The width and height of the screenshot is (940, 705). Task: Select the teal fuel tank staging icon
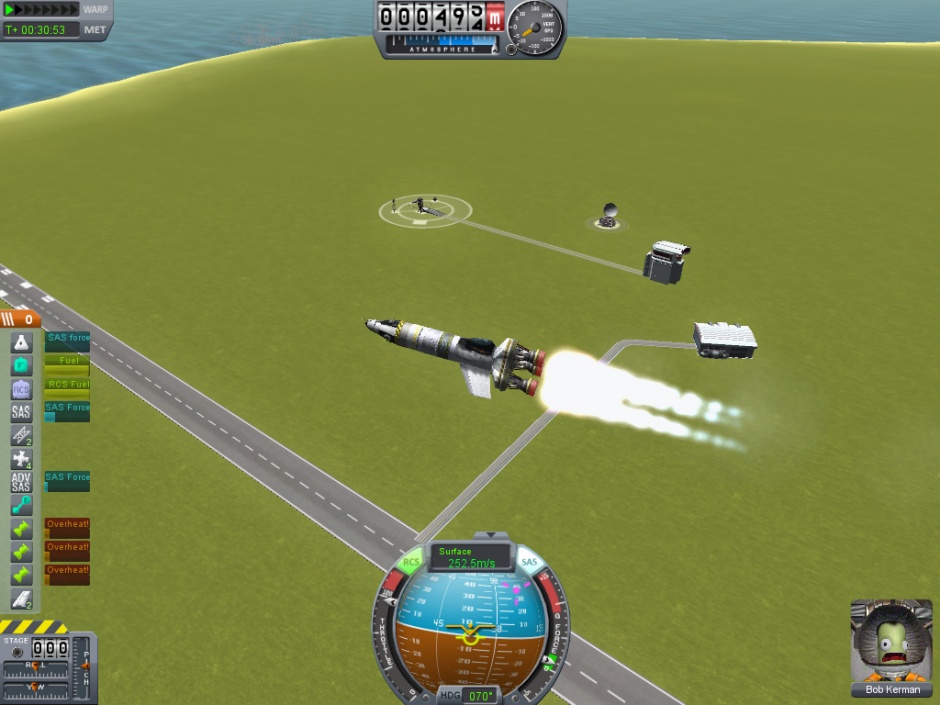pos(21,366)
